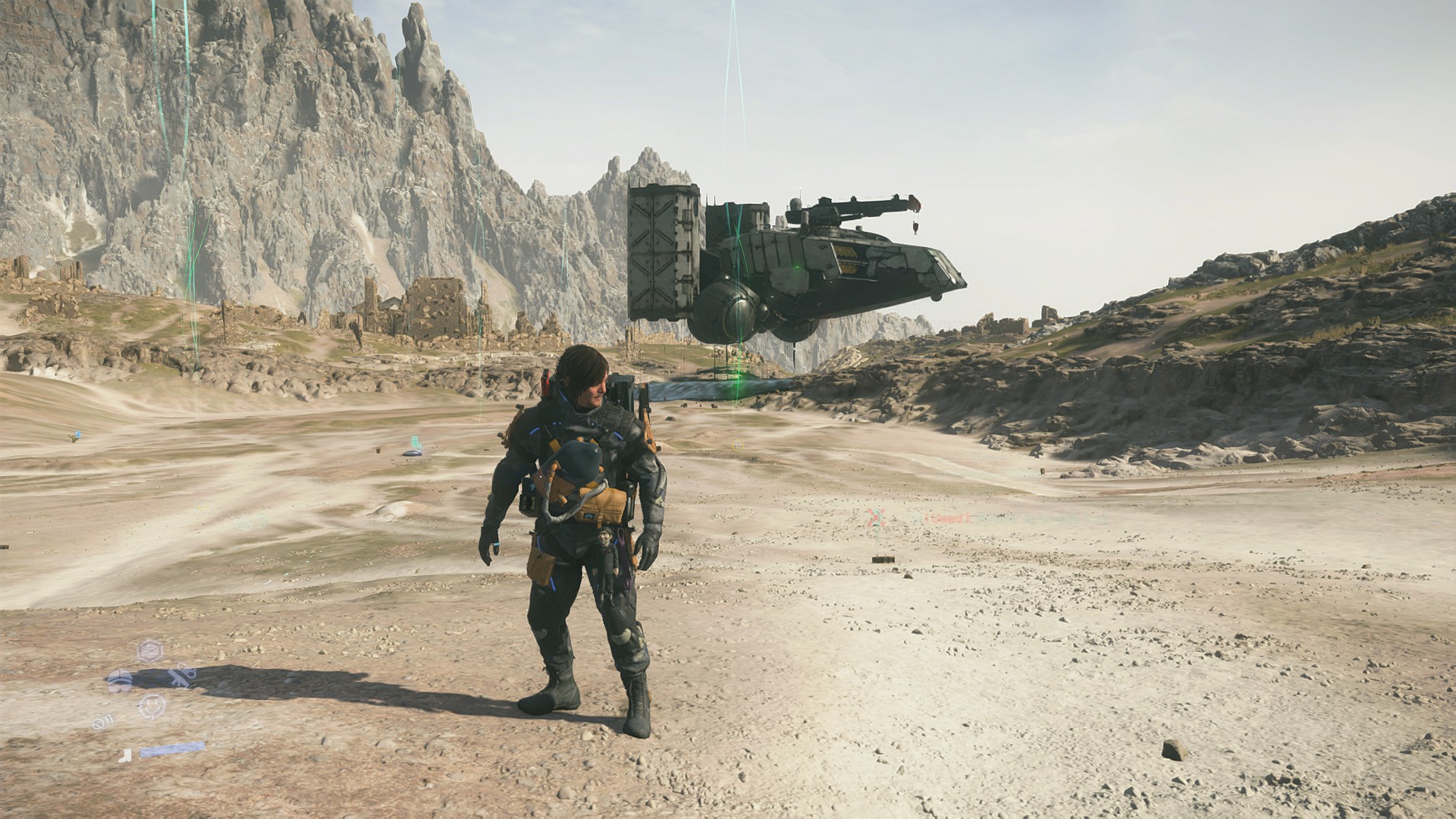Select the hexagonal cargo box icon
This screenshot has width=1456, height=819.
(x=150, y=651)
